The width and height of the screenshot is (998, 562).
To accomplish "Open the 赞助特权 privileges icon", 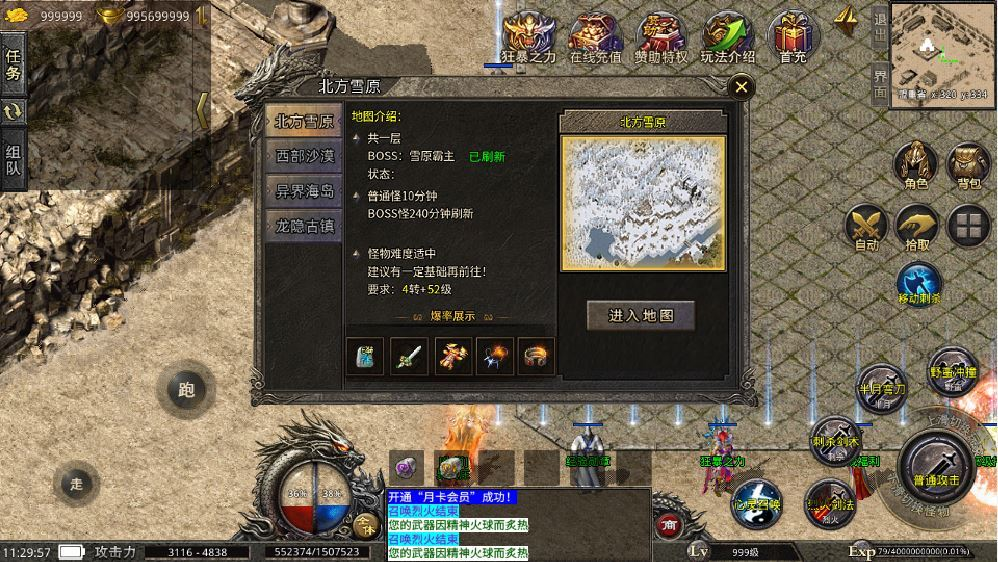I will coord(661,36).
